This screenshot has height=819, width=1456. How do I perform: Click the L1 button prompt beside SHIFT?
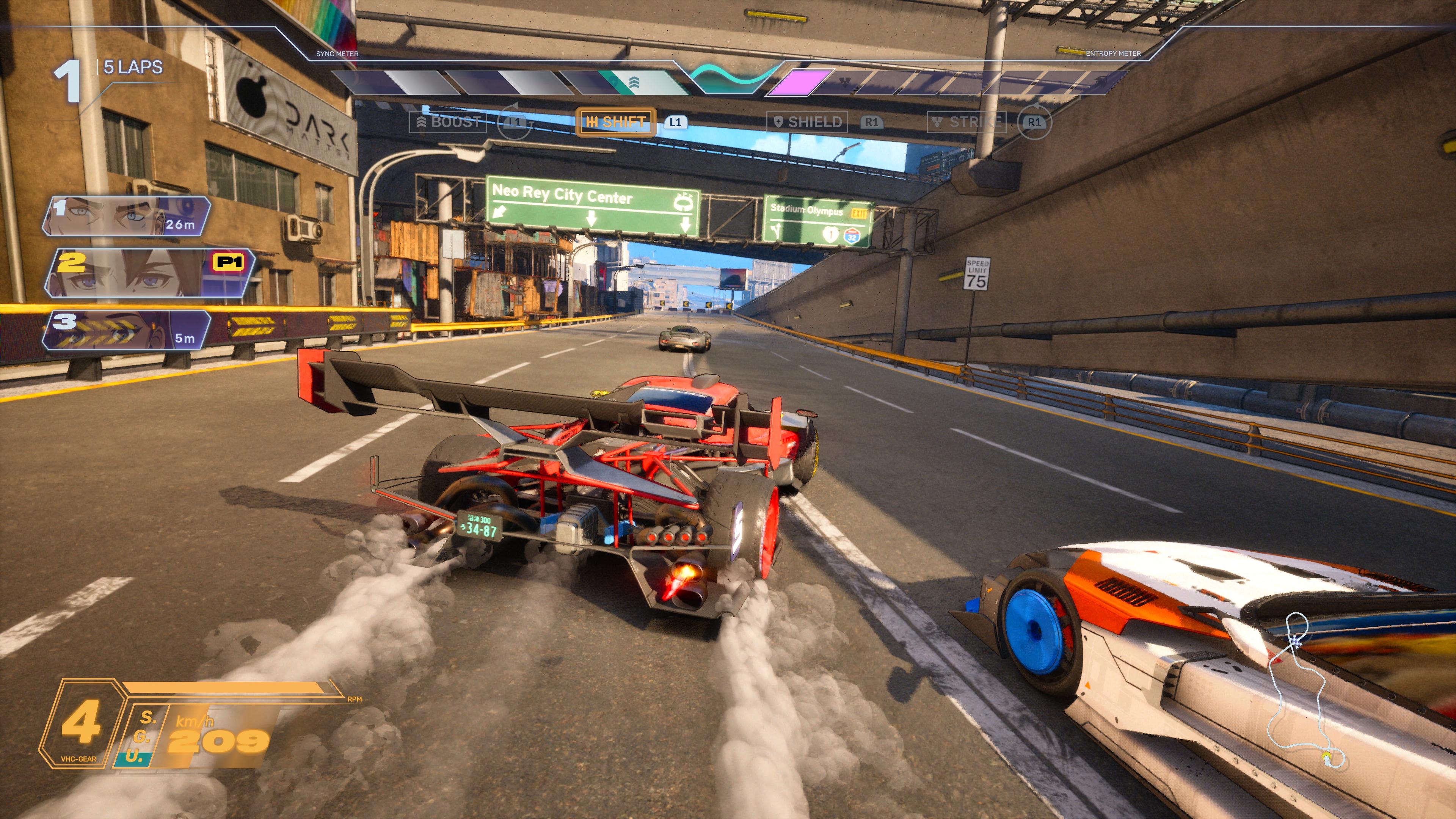click(x=676, y=122)
